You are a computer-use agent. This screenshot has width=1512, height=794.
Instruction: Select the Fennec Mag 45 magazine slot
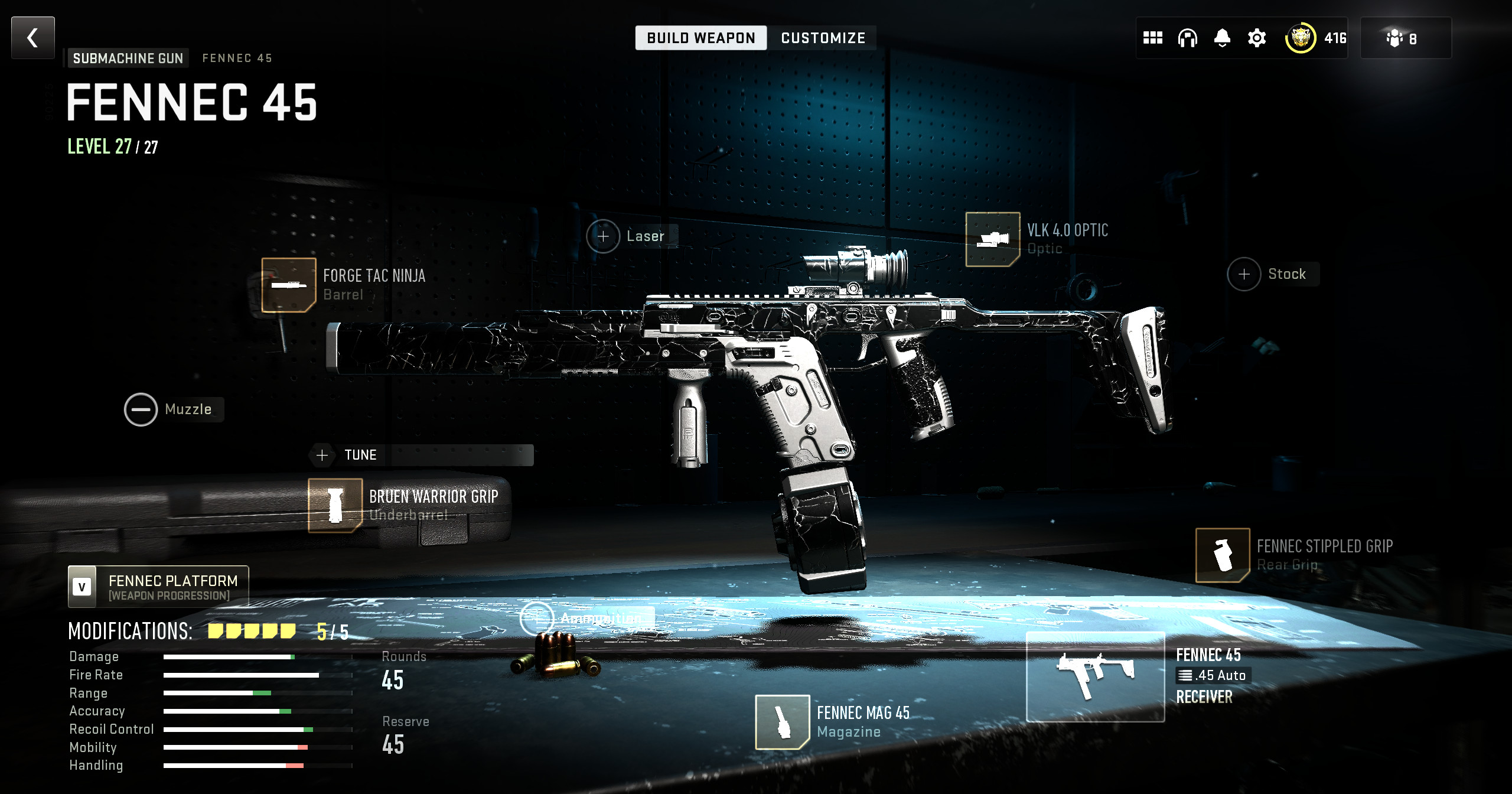point(783,721)
